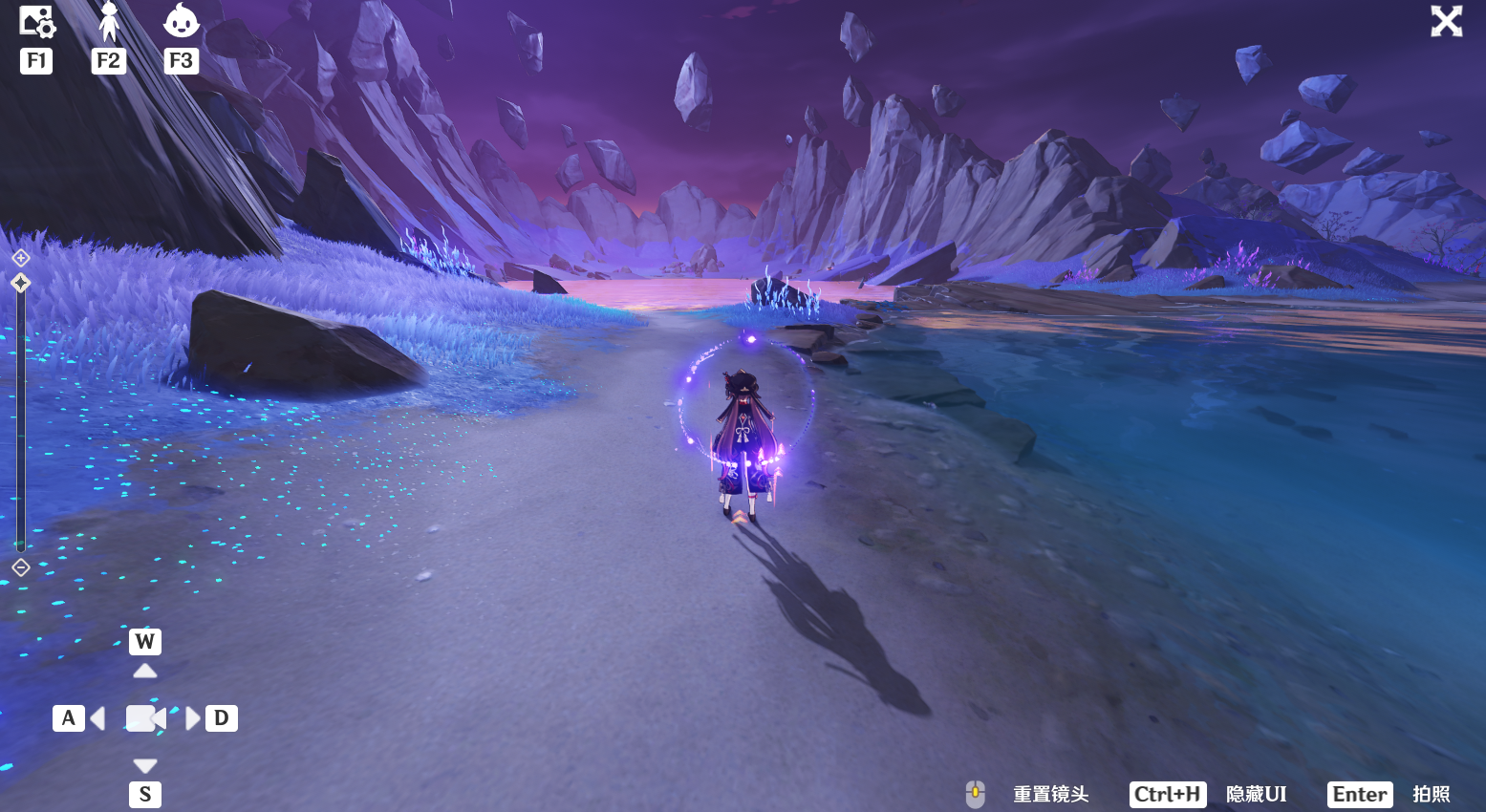Take a photo via 拍照
Viewport: 1486px width, 812px height.
click(x=1431, y=795)
